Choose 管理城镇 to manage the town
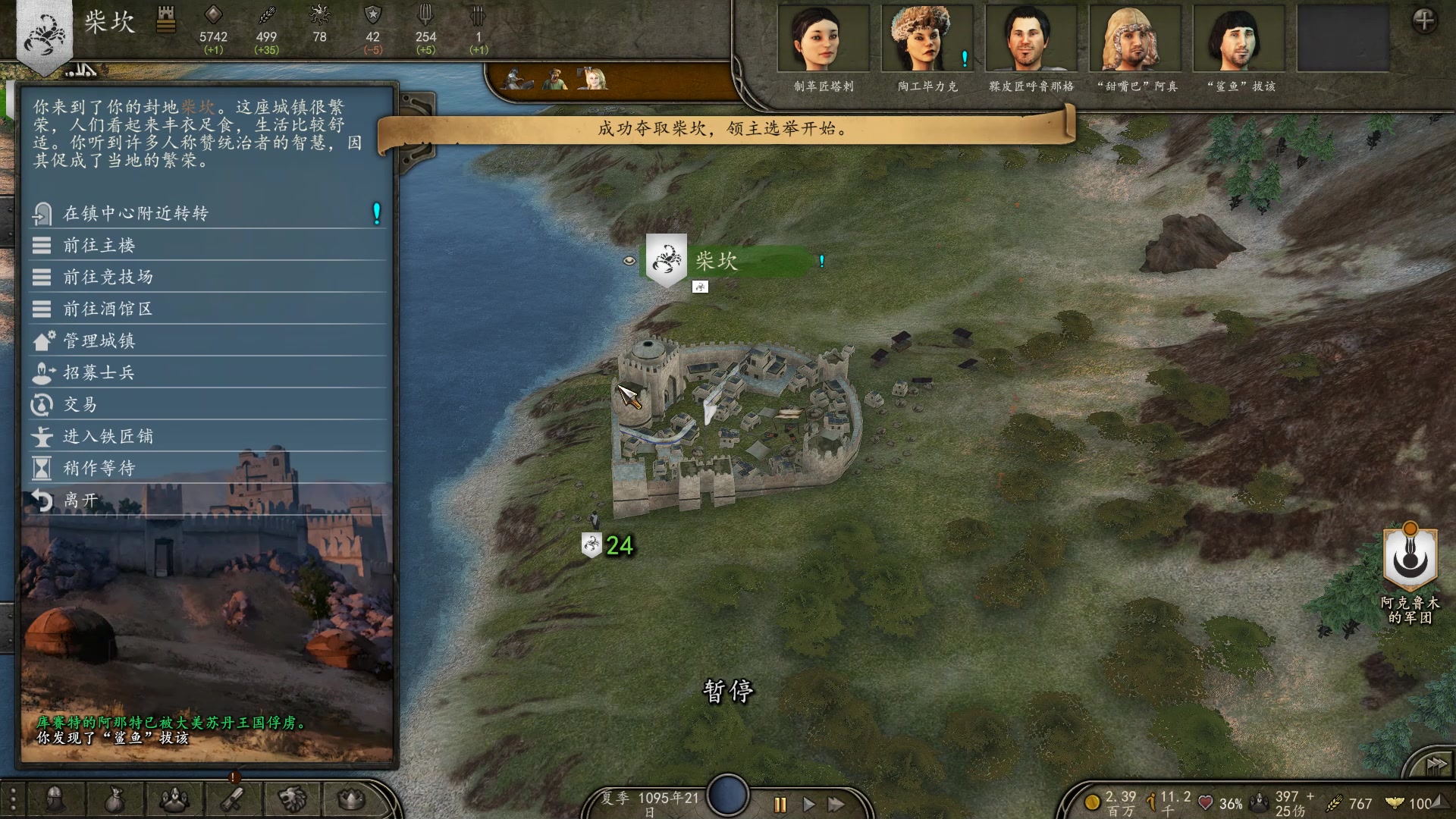 point(99,341)
